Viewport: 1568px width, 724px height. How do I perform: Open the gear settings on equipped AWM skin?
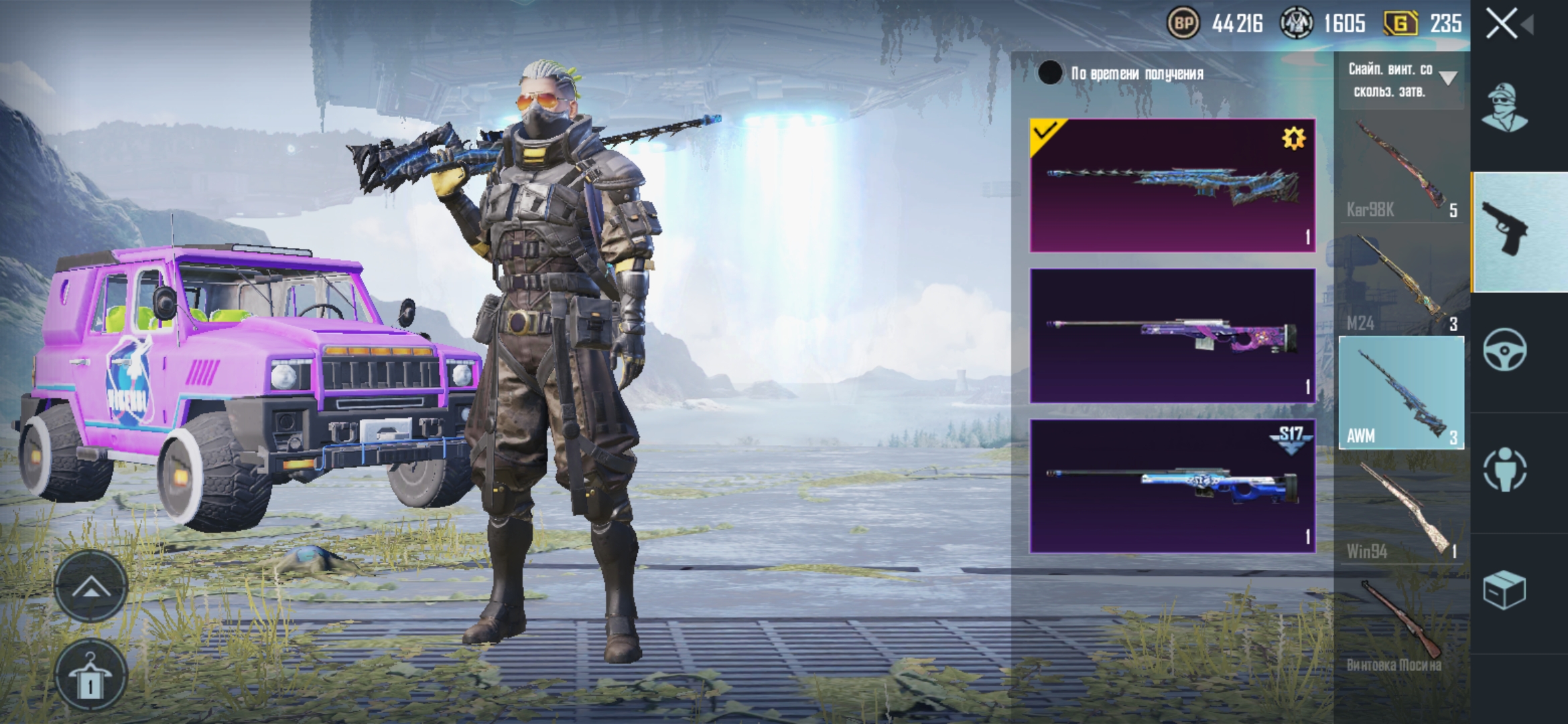pyautogui.click(x=1293, y=139)
